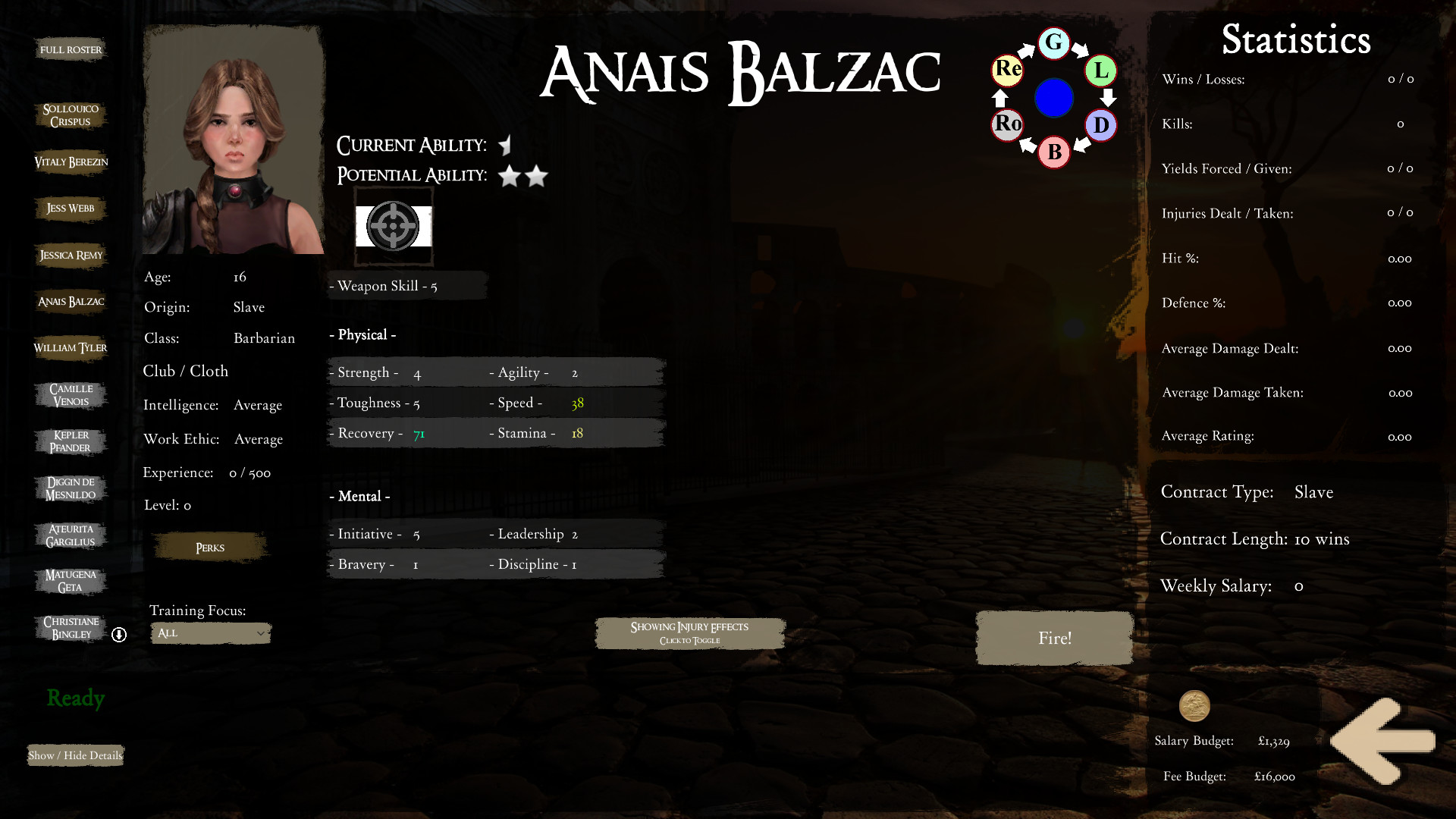Image resolution: width=1456 pixels, height=819 pixels.
Task: Open the Training Focus dropdown set to All
Action: click(x=211, y=633)
